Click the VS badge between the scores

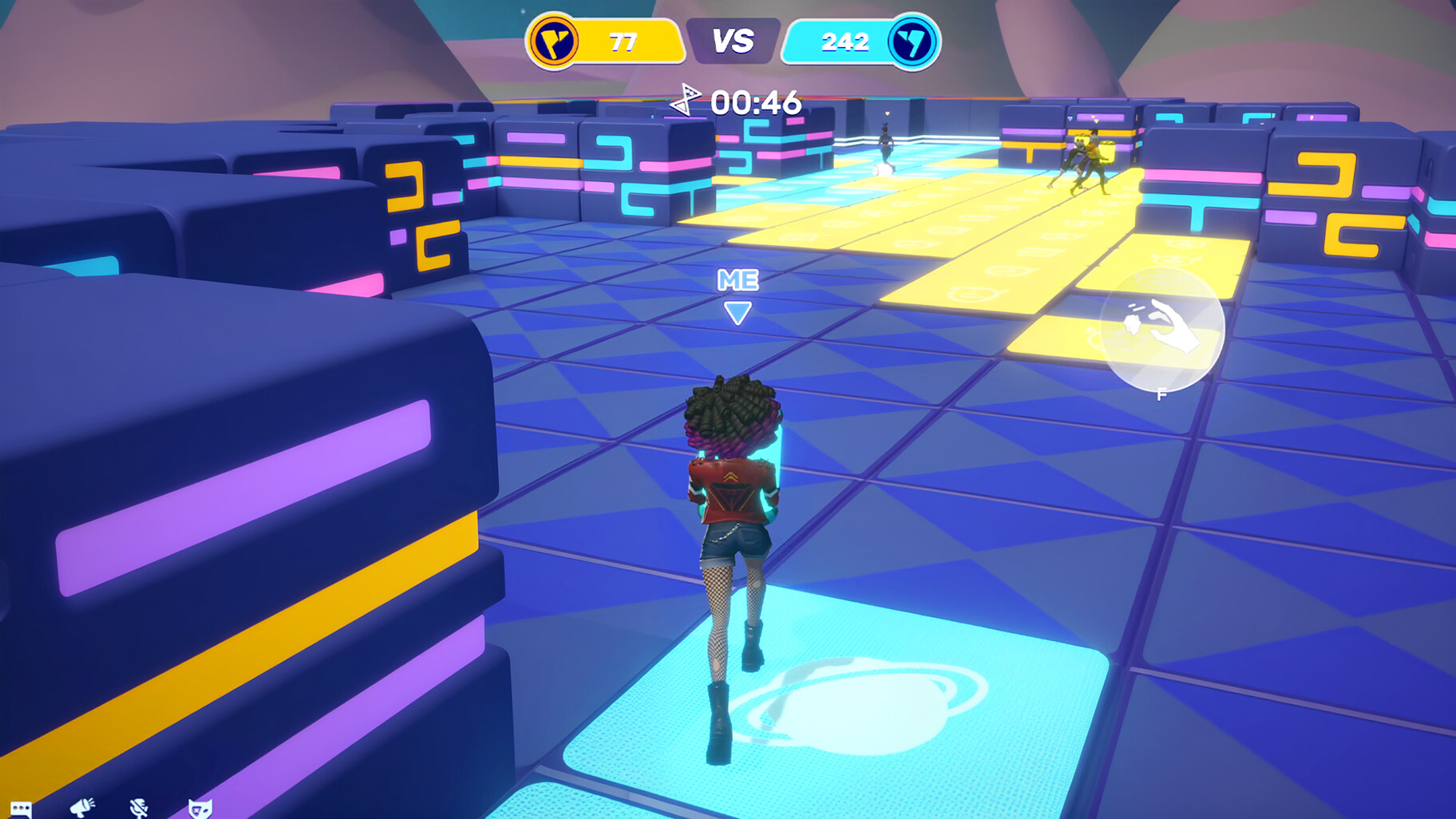pyautogui.click(x=733, y=38)
